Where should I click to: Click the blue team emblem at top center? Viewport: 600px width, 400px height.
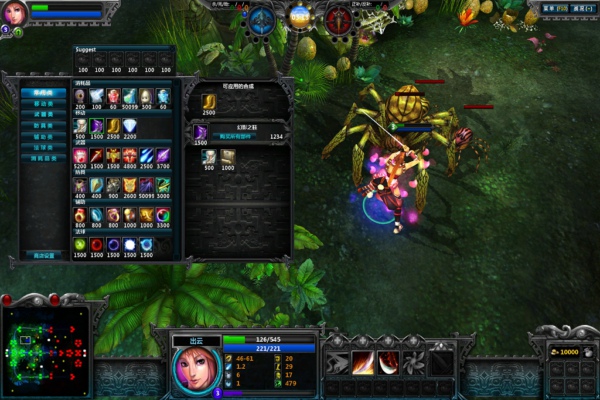262,17
